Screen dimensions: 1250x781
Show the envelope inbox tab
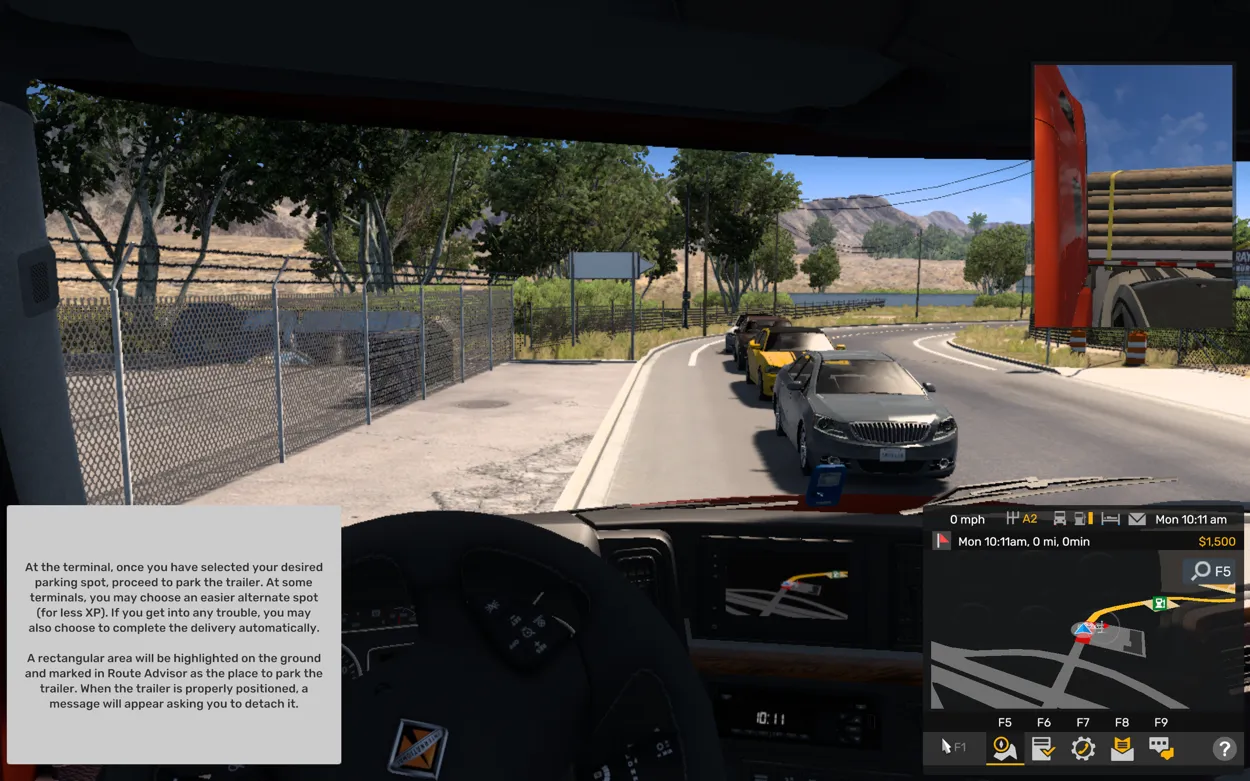[x=1122, y=747]
